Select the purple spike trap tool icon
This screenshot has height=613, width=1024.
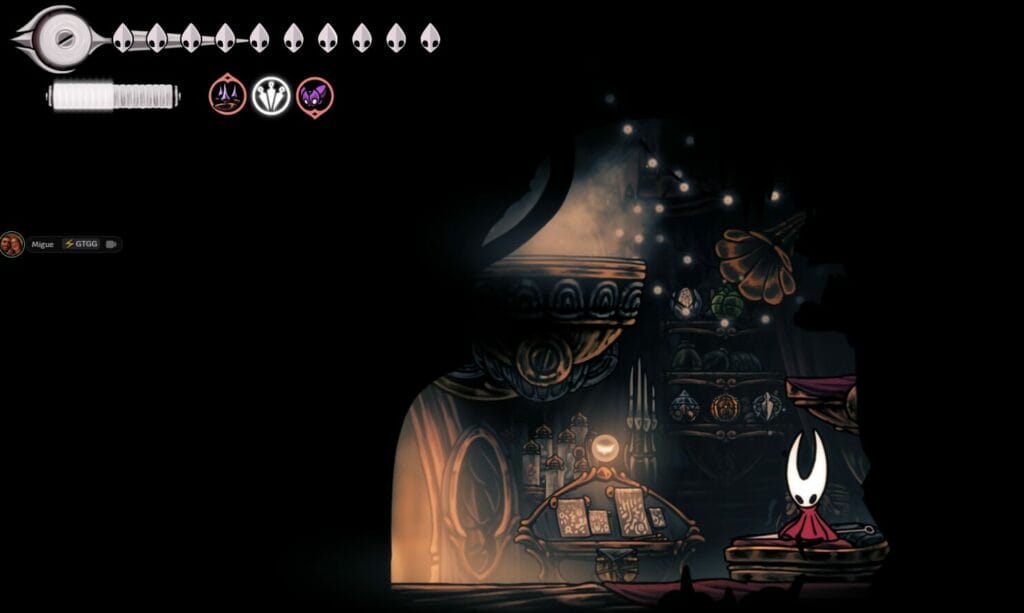[x=227, y=96]
